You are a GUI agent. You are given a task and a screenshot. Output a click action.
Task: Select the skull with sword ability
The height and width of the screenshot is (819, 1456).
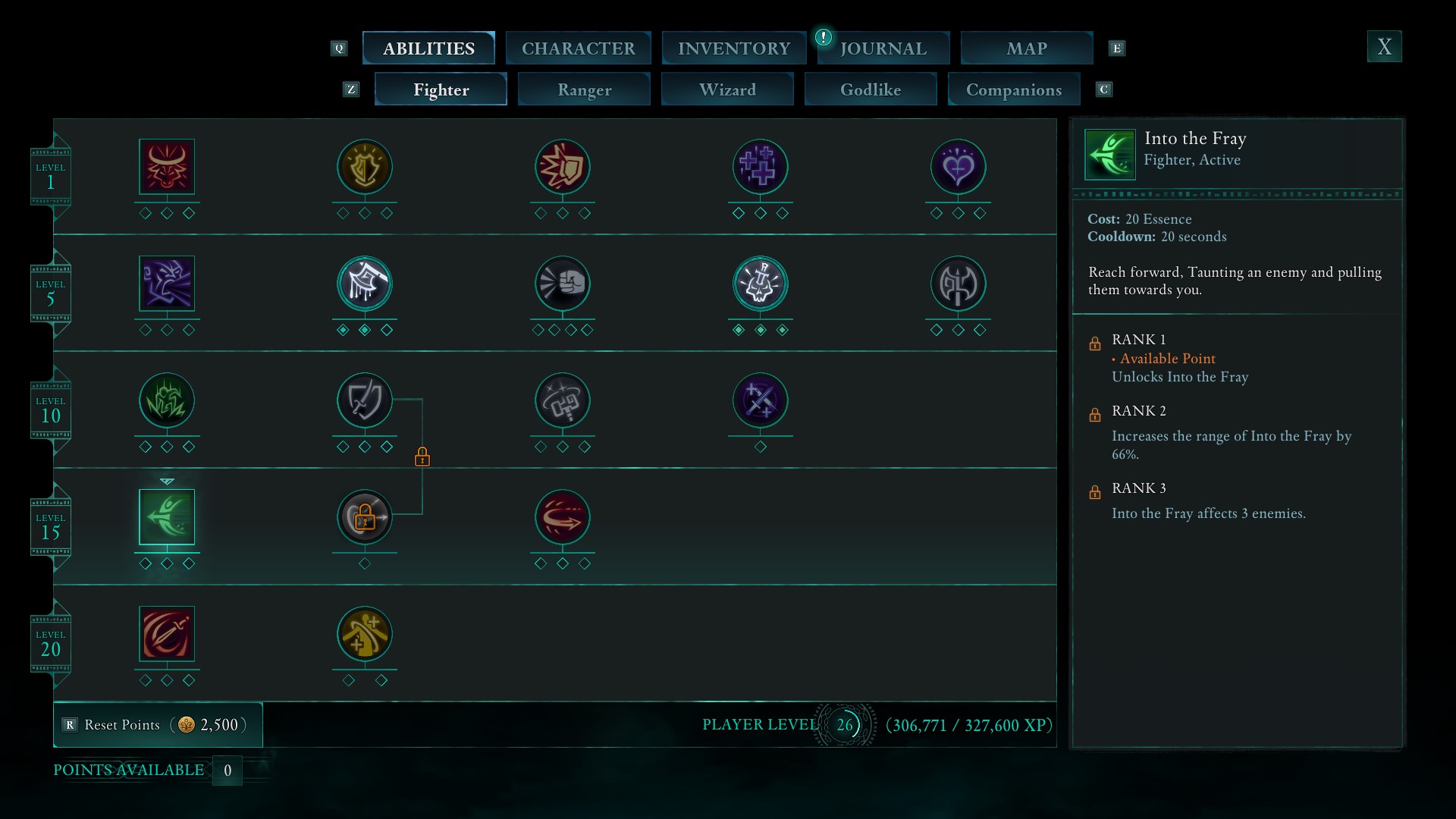point(761,284)
